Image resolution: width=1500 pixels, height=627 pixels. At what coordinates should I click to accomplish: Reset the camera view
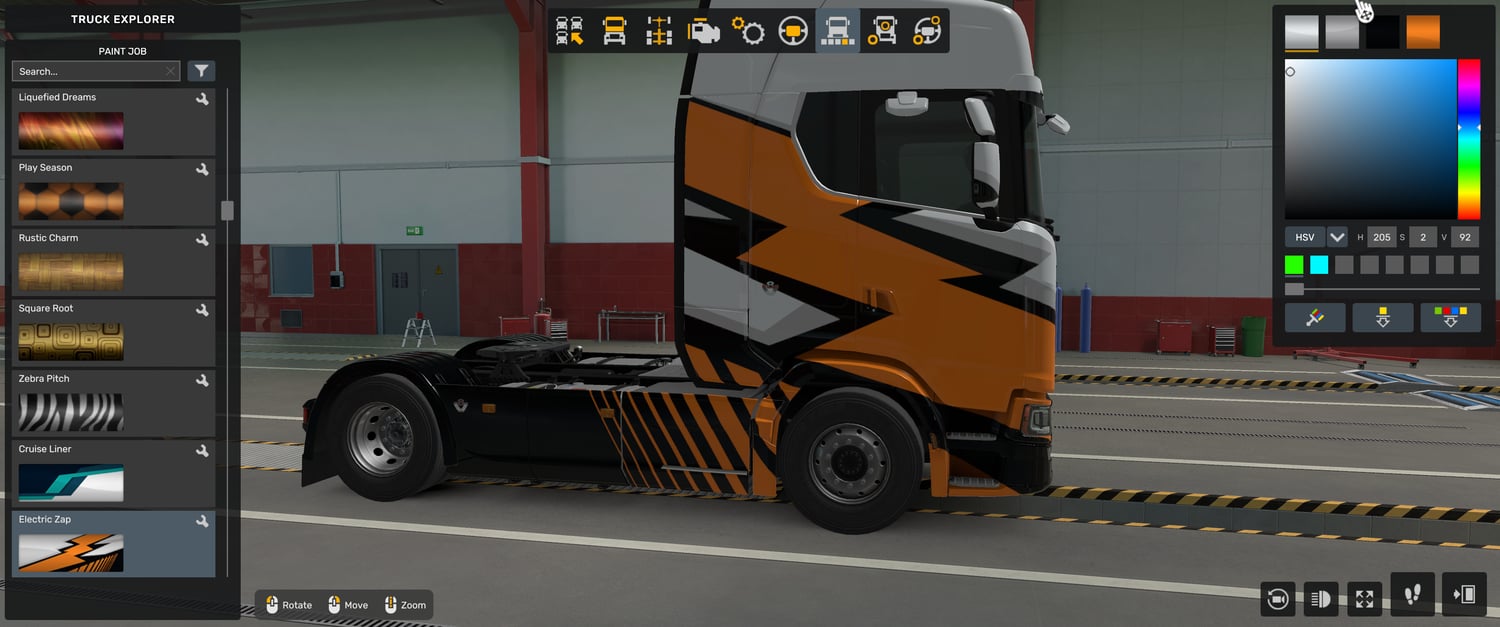pos(1277,599)
